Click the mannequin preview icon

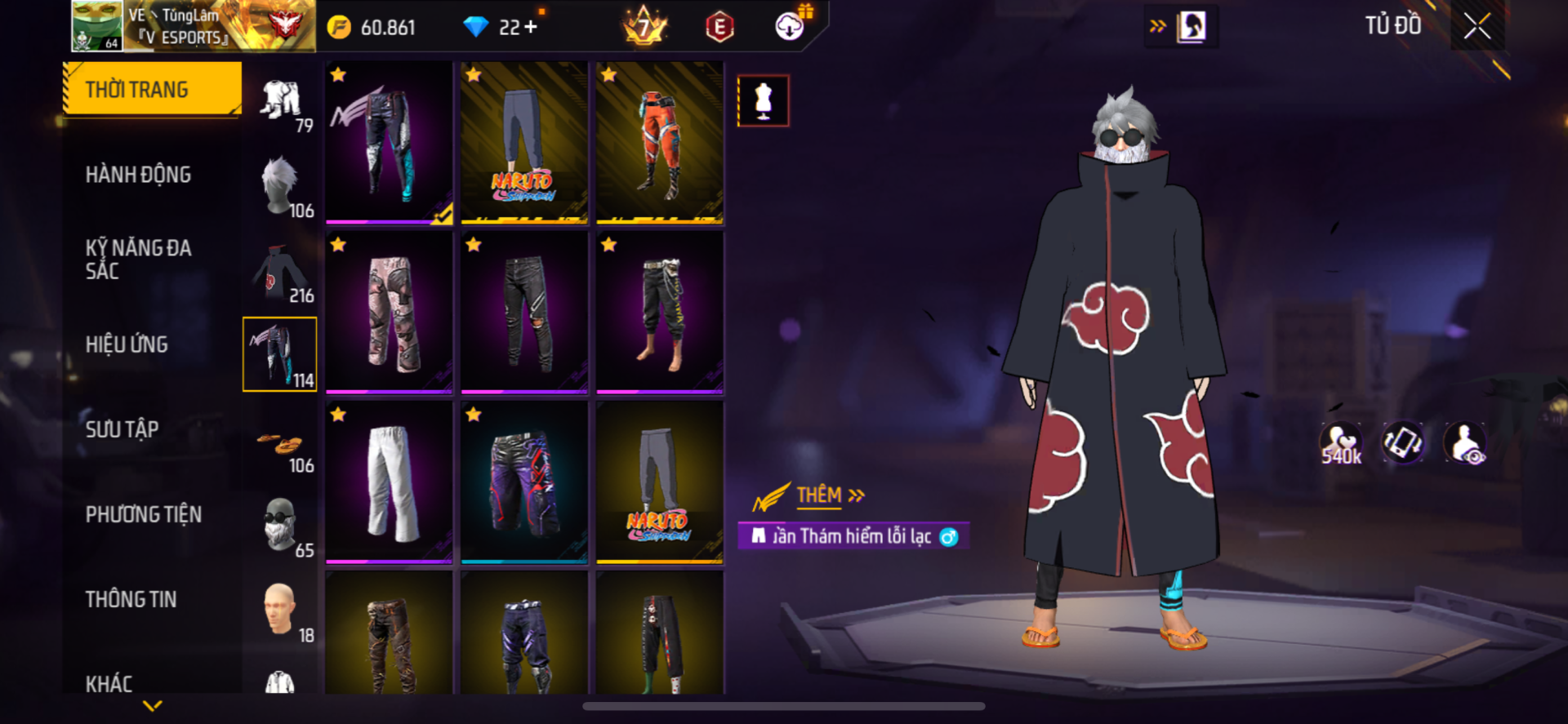click(763, 101)
